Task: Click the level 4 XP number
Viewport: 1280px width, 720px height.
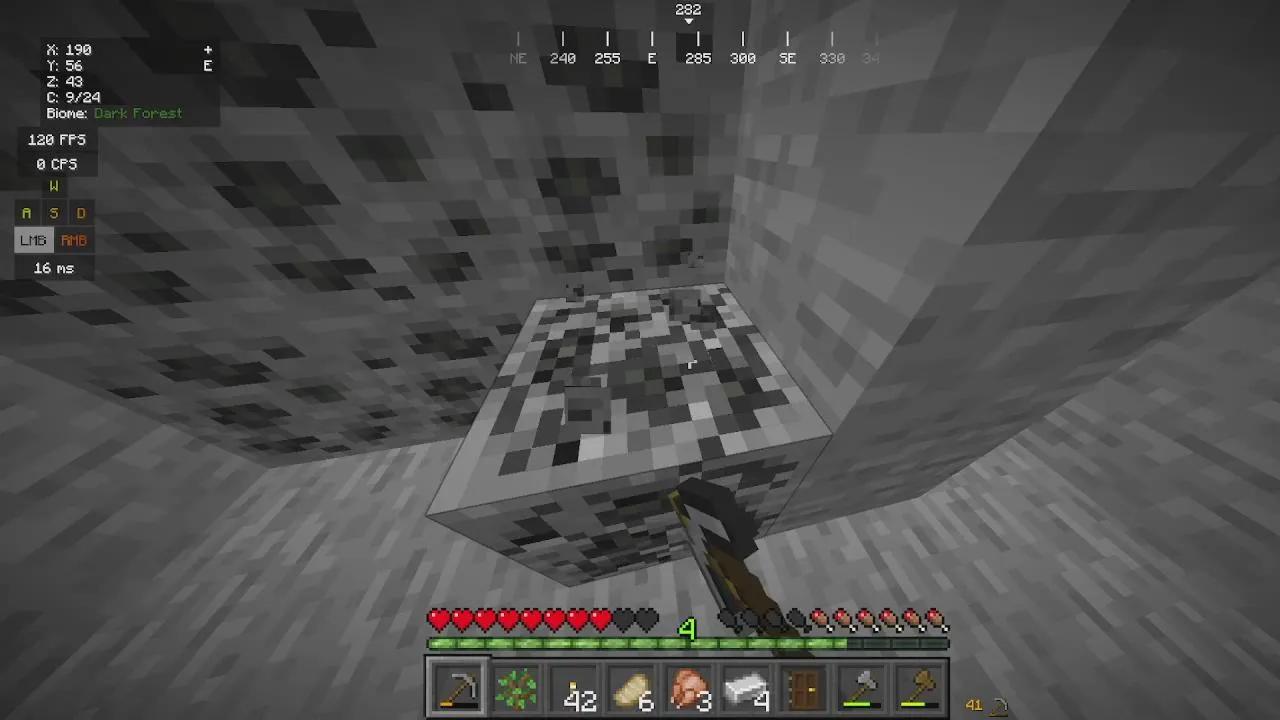Action: click(688, 629)
